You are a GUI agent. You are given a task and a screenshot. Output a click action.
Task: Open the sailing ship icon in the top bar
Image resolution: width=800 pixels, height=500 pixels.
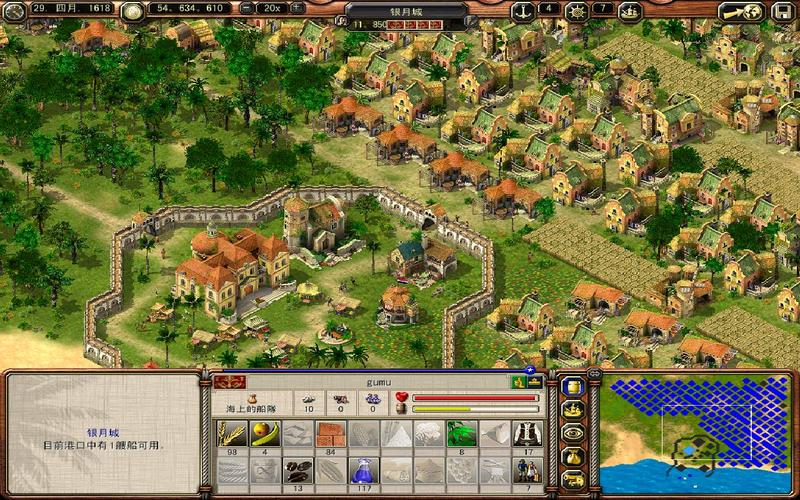[630, 11]
